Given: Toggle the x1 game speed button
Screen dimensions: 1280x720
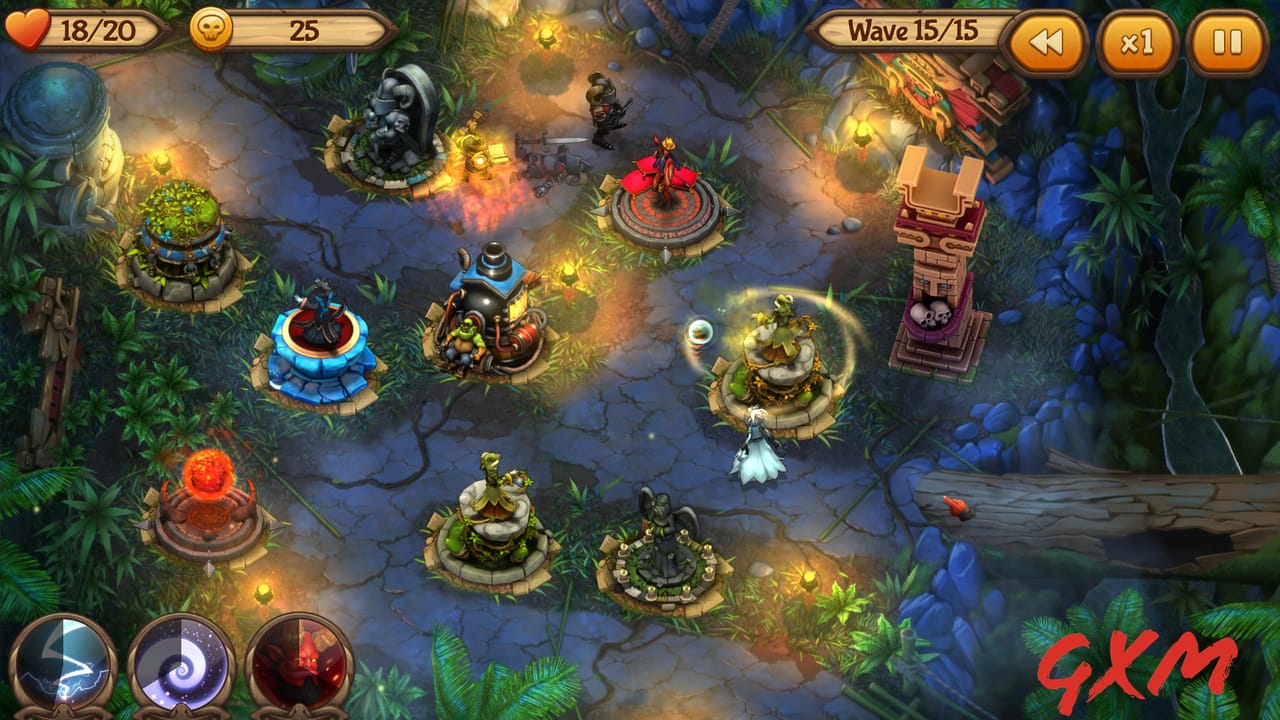Looking at the screenshot, I should coord(1137,31).
